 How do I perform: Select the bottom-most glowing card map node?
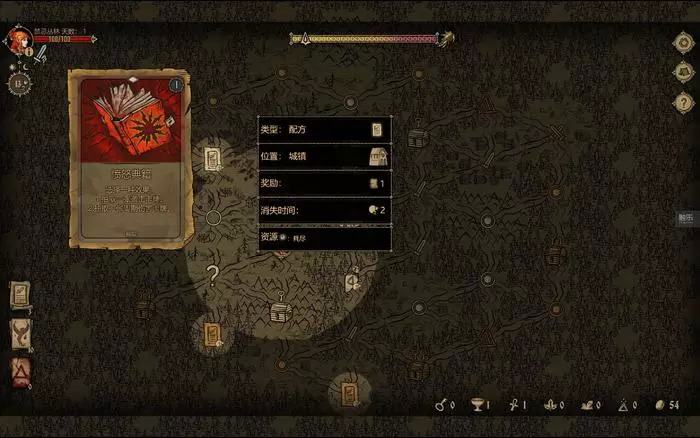coord(349,393)
